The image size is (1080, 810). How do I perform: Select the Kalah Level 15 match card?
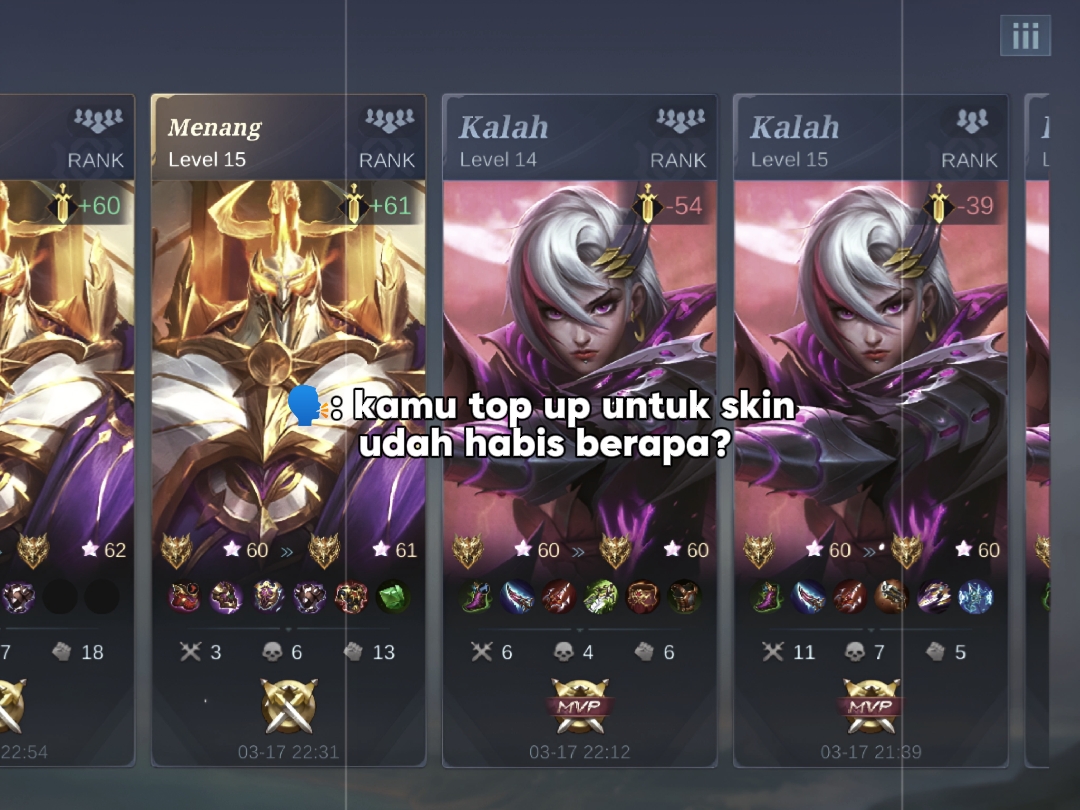click(x=870, y=430)
